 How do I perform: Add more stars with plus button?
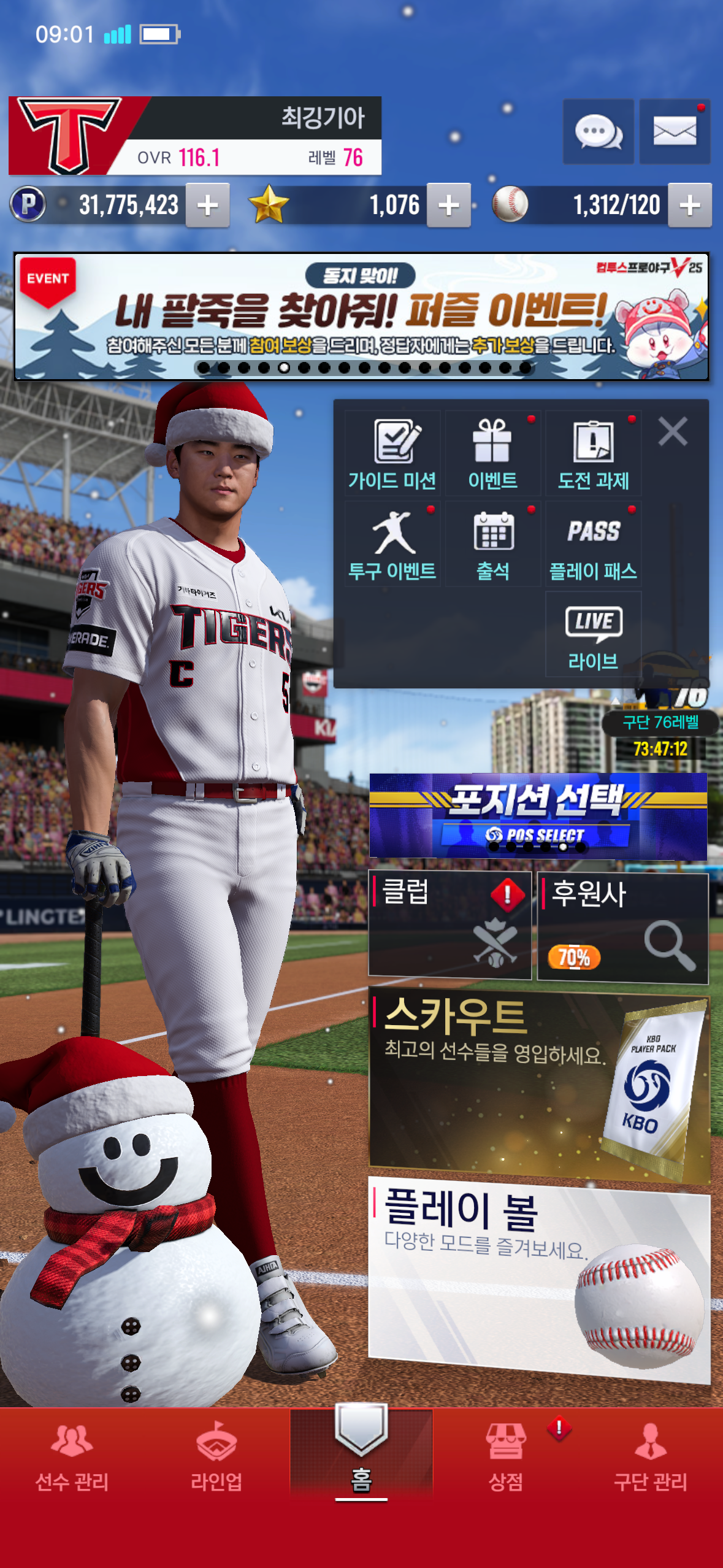point(449,206)
